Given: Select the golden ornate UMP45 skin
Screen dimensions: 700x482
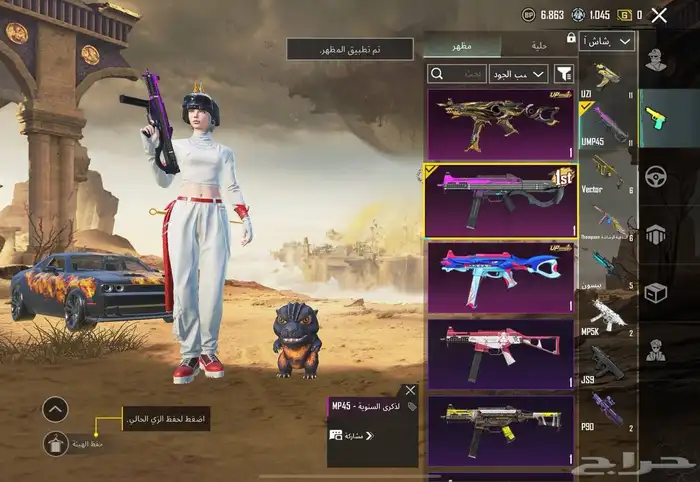Looking at the screenshot, I should click(x=500, y=123).
